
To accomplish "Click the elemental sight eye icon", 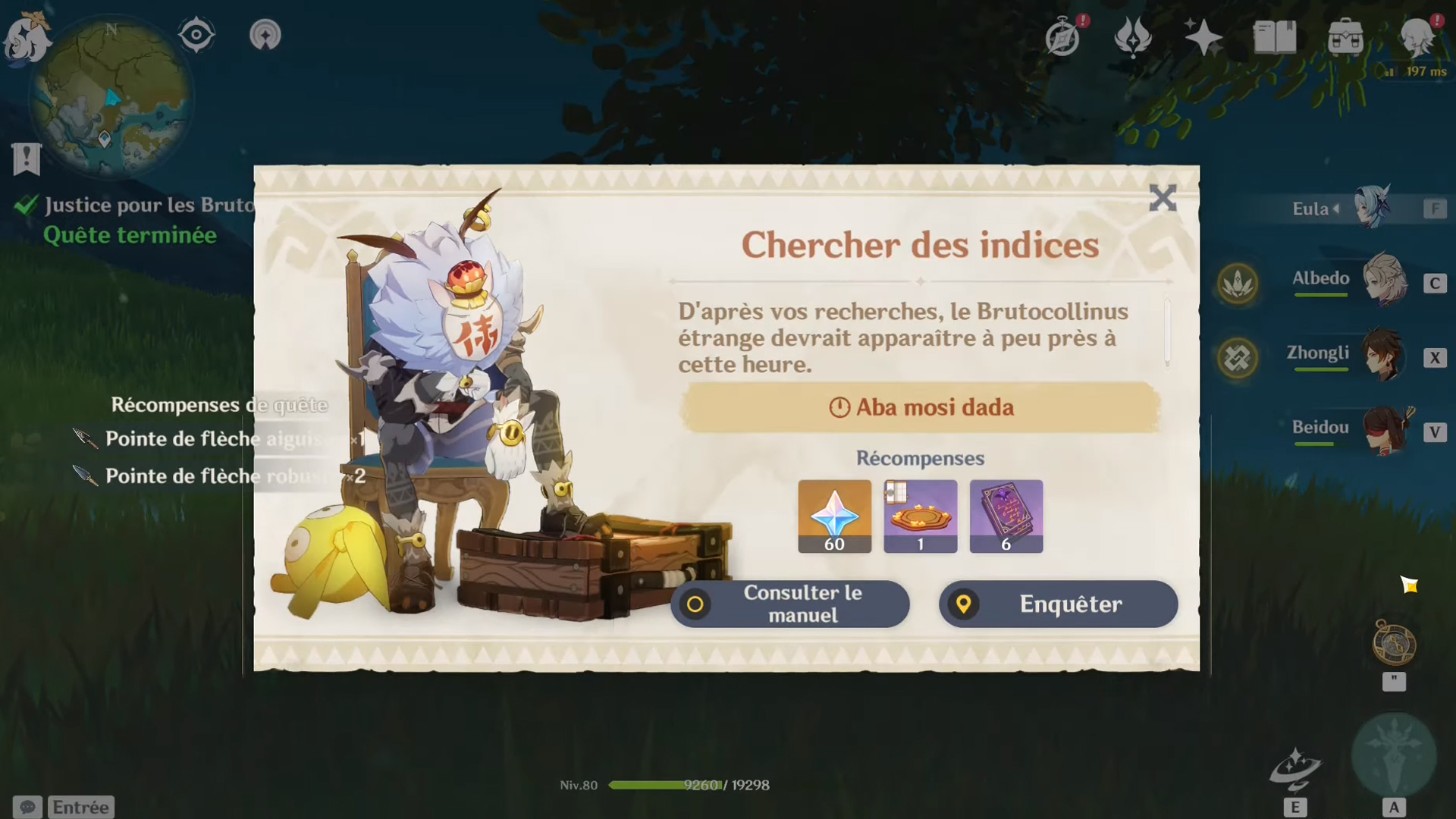I will click(x=197, y=33).
